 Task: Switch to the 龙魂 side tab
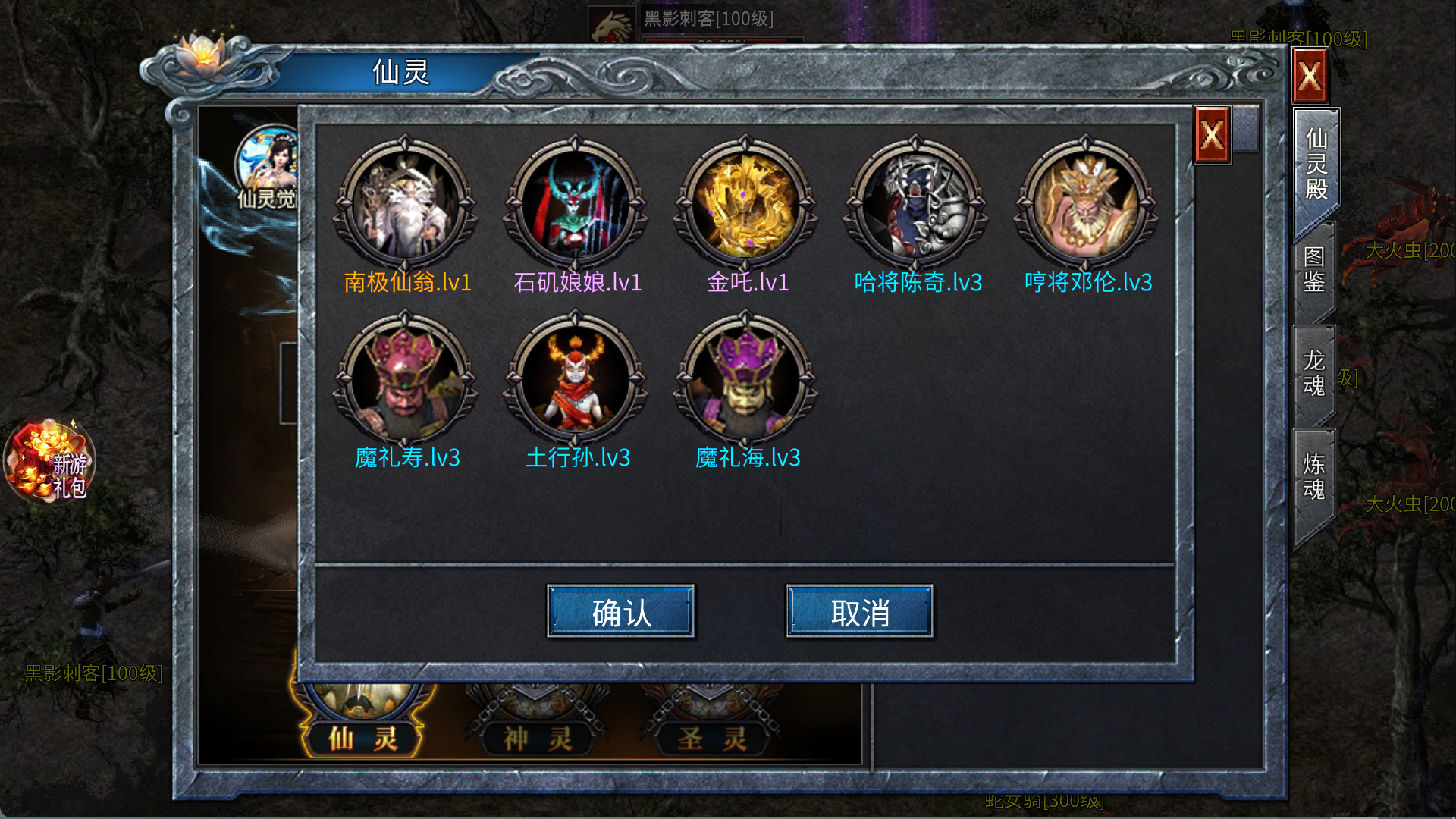pos(1313,373)
